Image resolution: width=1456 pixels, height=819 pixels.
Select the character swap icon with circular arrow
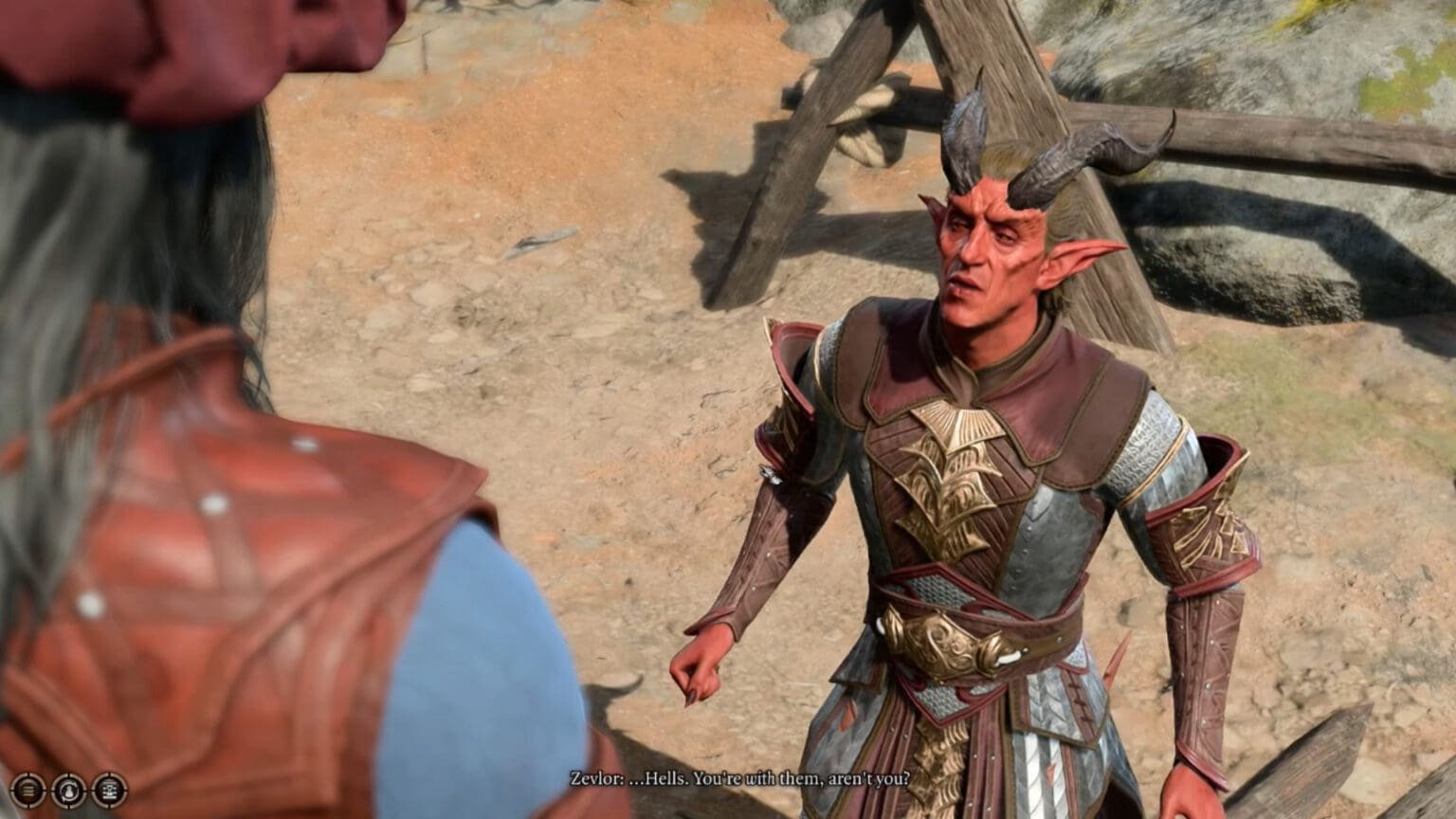click(69, 790)
